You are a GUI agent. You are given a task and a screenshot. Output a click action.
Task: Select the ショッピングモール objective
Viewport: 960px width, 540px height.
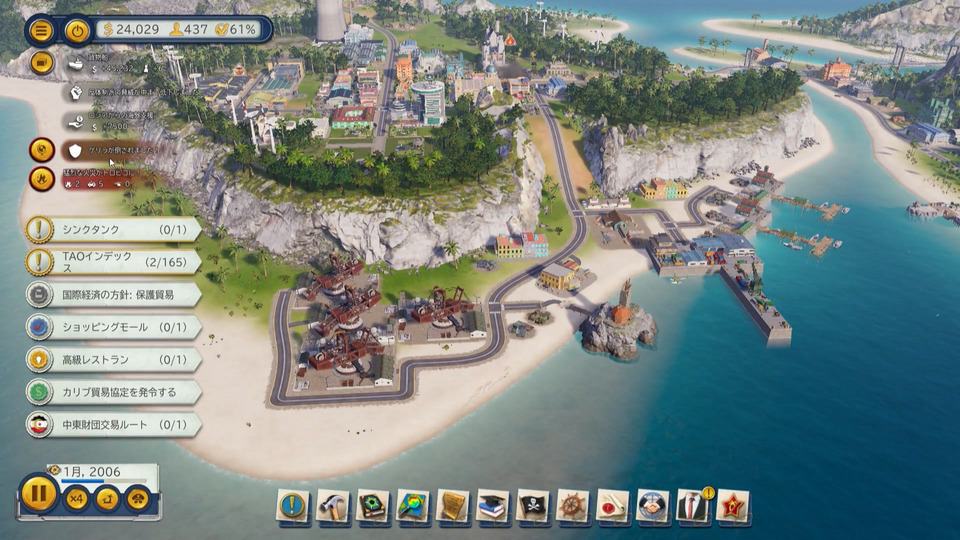click(112, 327)
